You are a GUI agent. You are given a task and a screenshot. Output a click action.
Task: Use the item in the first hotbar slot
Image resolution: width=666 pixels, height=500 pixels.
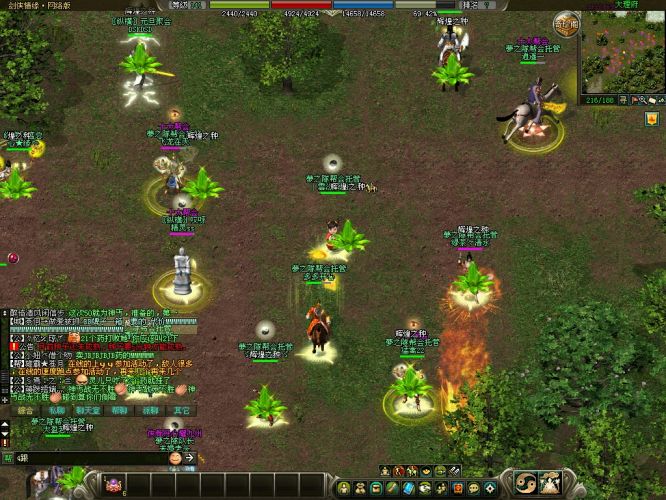coord(115,485)
